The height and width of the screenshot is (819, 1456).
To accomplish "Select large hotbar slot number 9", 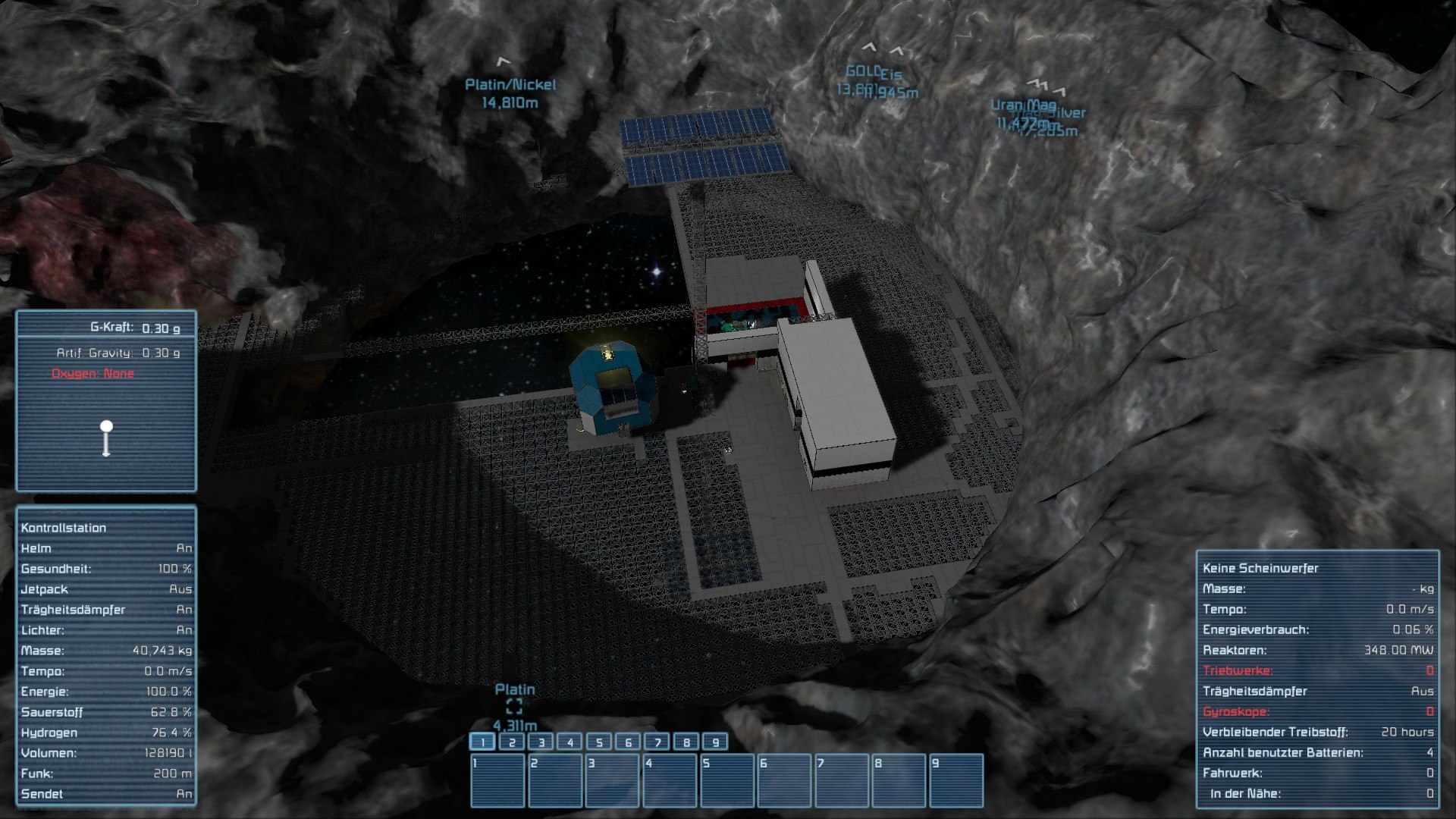I will point(956,780).
